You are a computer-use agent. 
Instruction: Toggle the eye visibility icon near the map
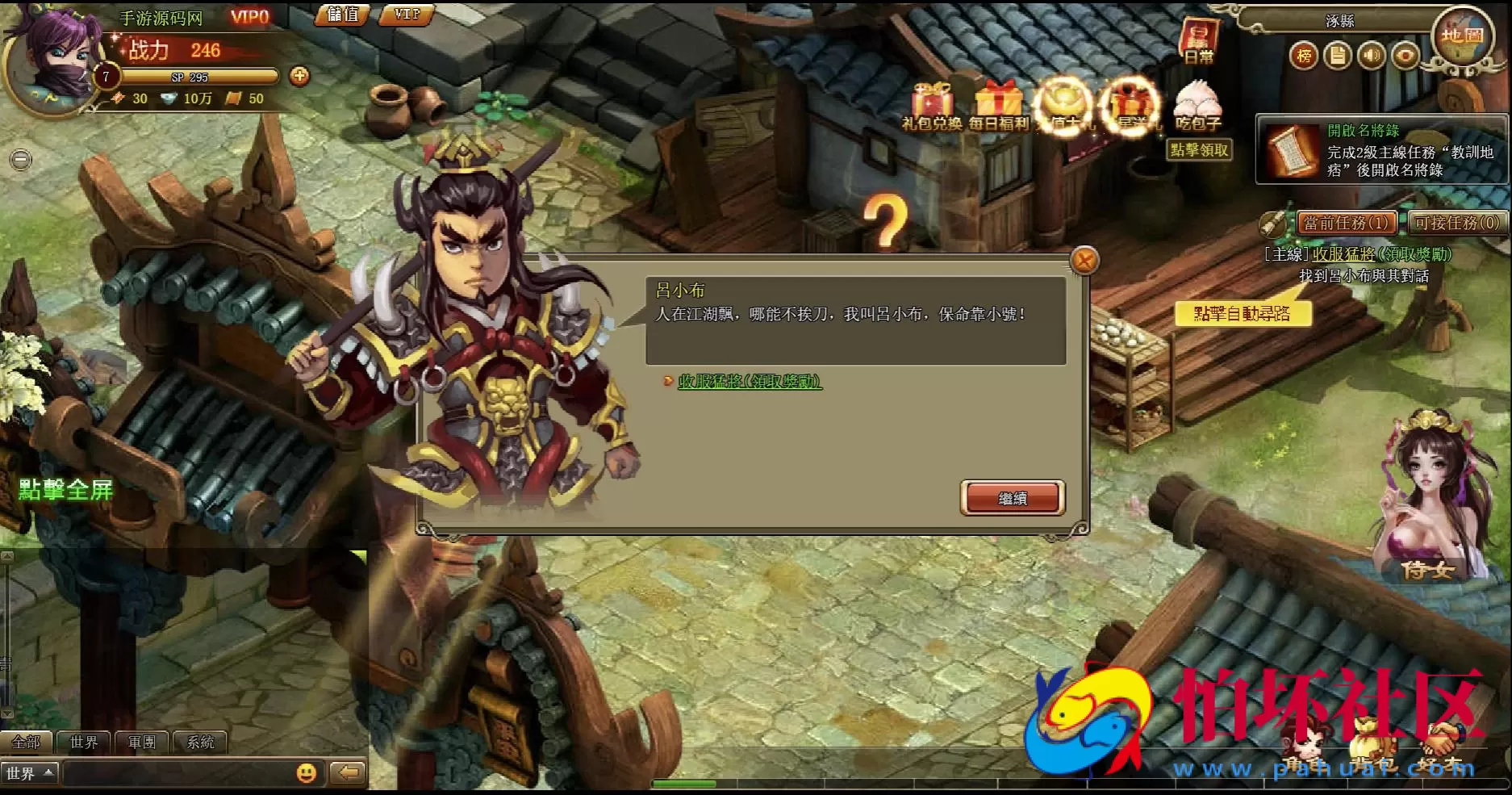[1405, 56]
